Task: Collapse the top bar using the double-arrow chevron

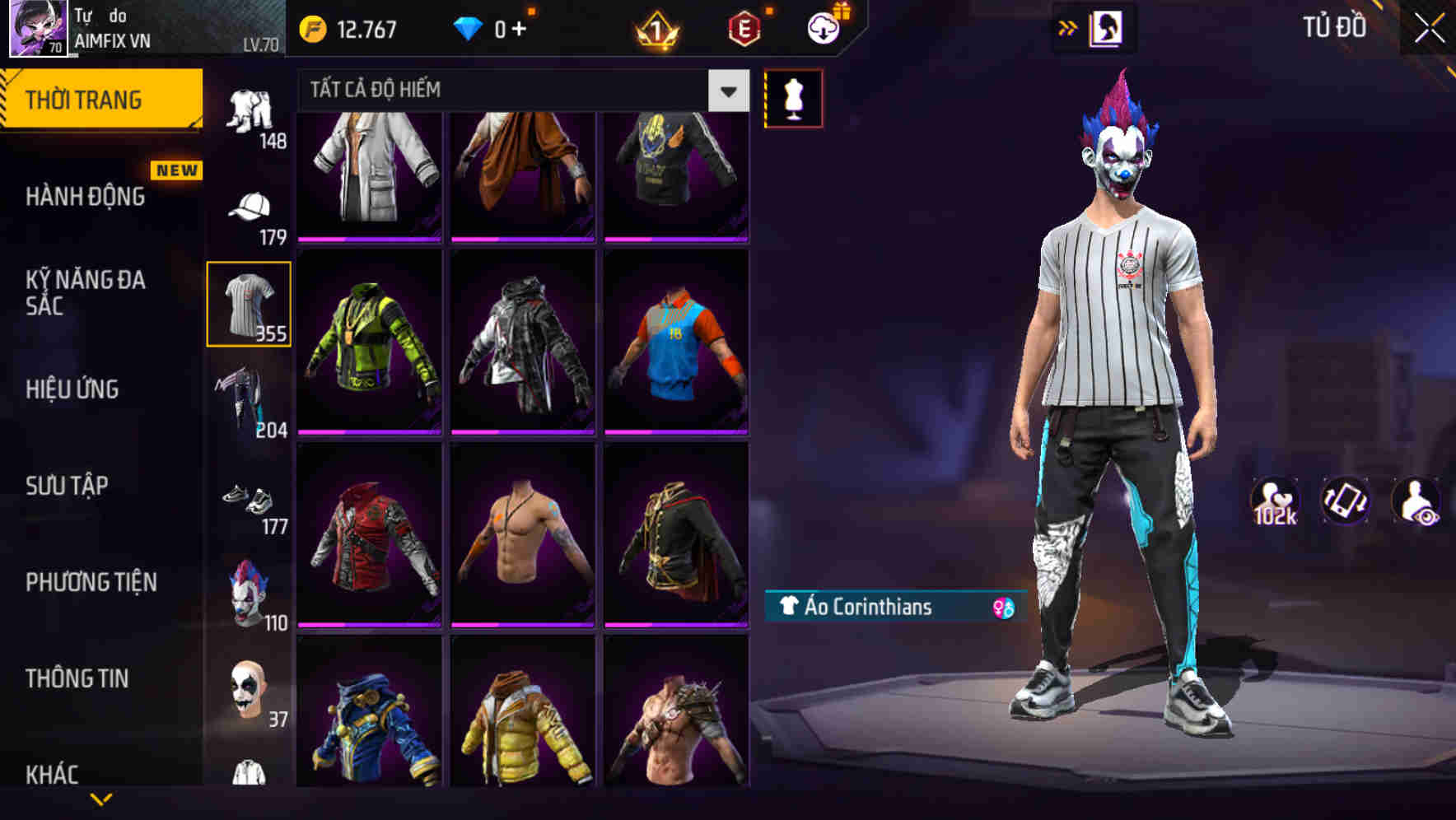Action: [1068, 26]
